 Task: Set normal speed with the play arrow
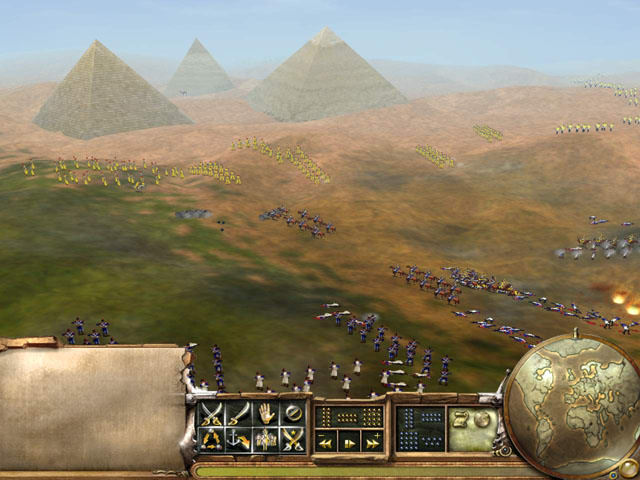pyautogui.click(x=349, y=441)
